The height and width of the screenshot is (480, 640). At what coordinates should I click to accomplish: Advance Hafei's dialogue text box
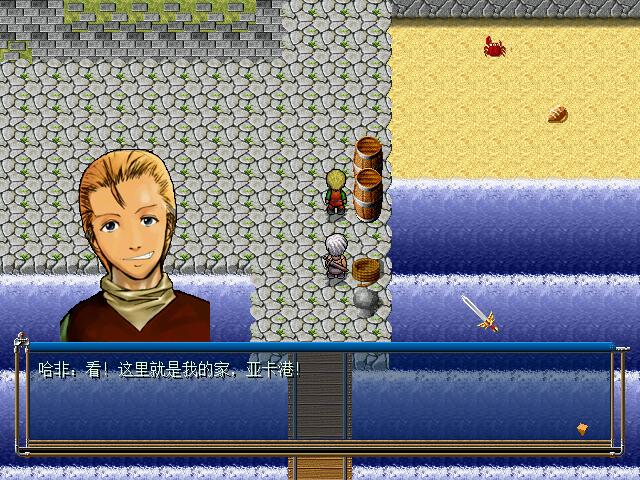320,397
